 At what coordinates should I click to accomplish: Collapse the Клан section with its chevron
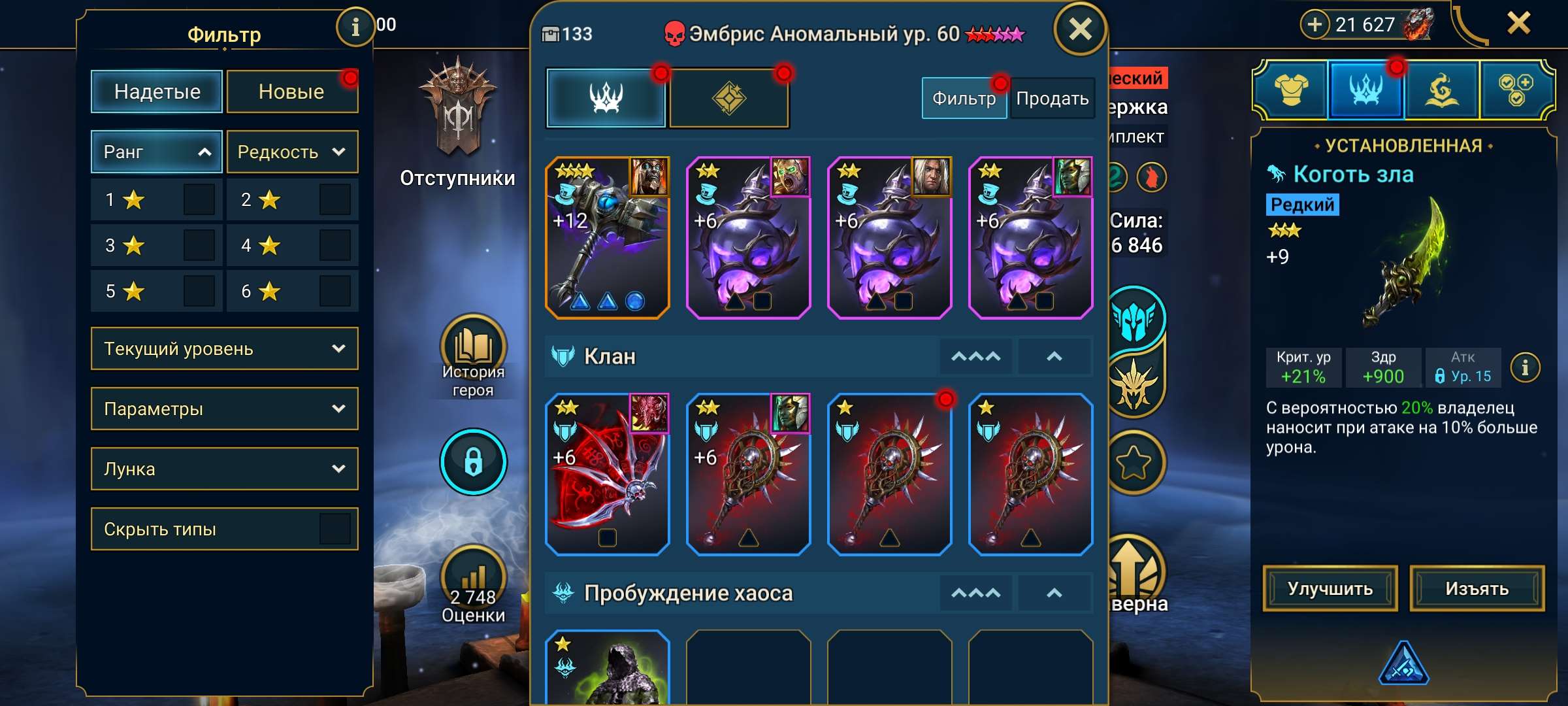[1054, 356]
